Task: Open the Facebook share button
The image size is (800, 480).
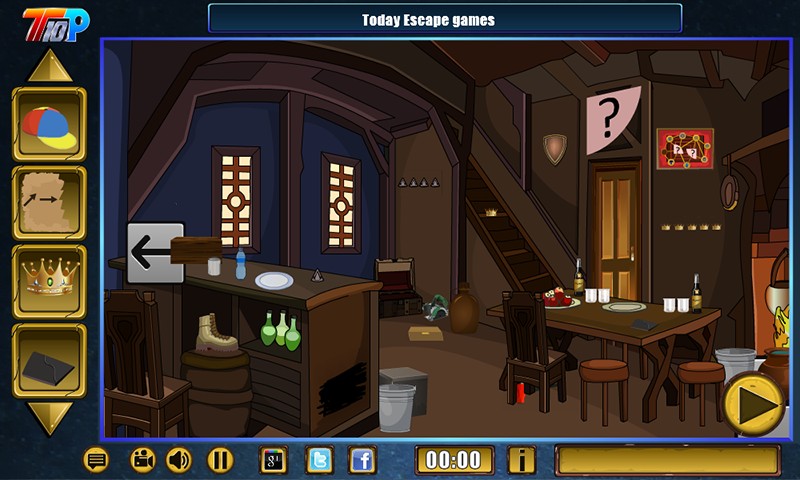Action: pos(362,460)
